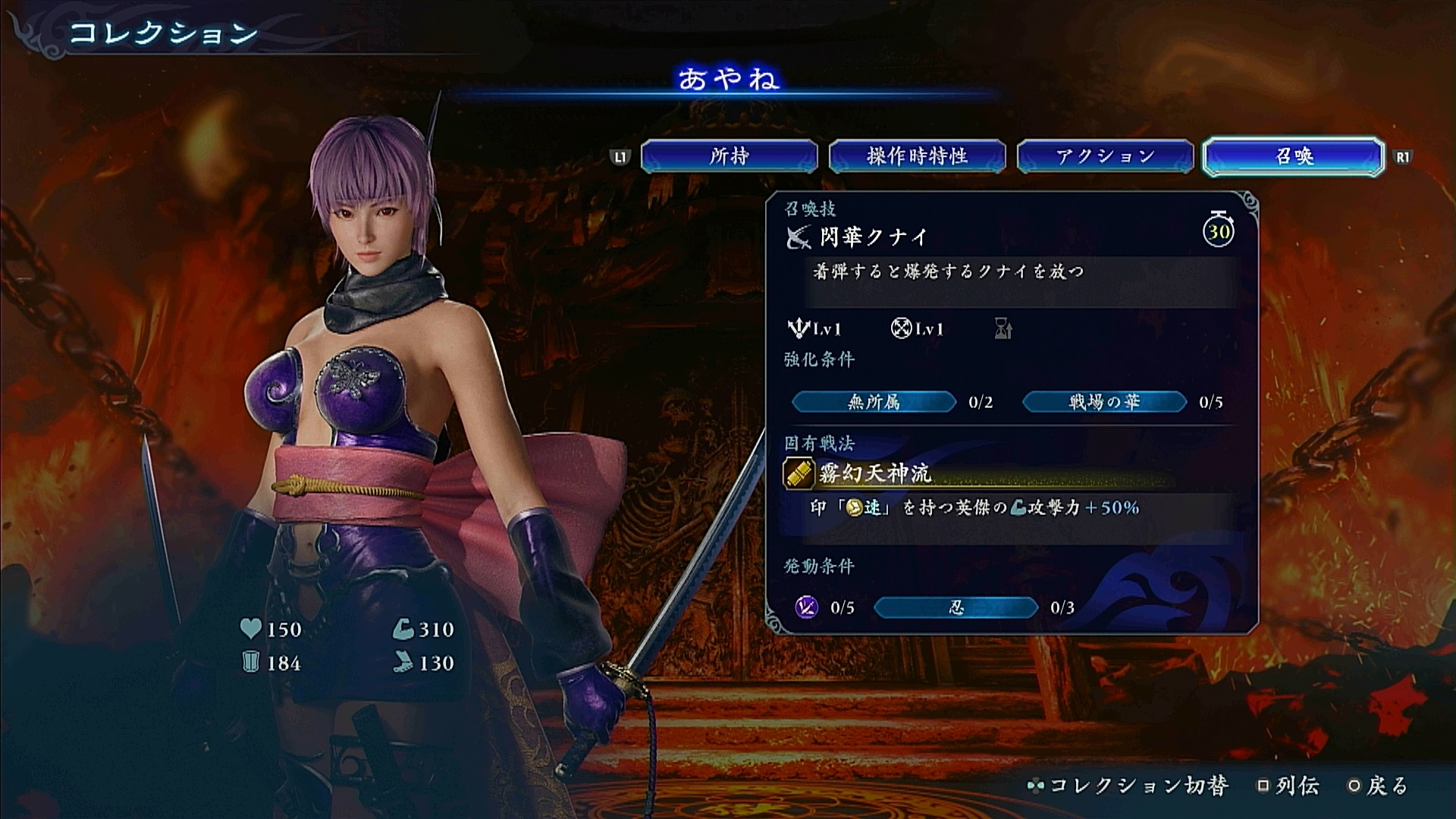
Task: Select the 霧幻天神流 unique tactic
Action: click(874, 474)
